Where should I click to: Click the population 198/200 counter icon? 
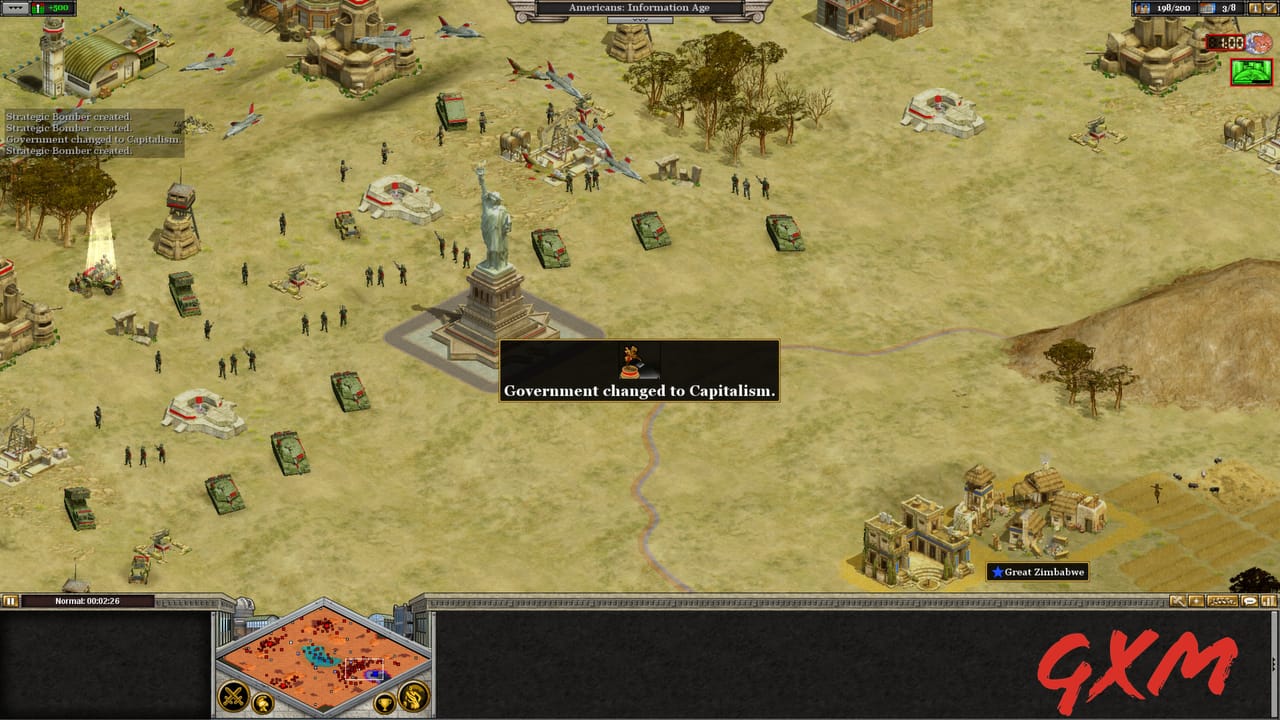coord(1142,8)
